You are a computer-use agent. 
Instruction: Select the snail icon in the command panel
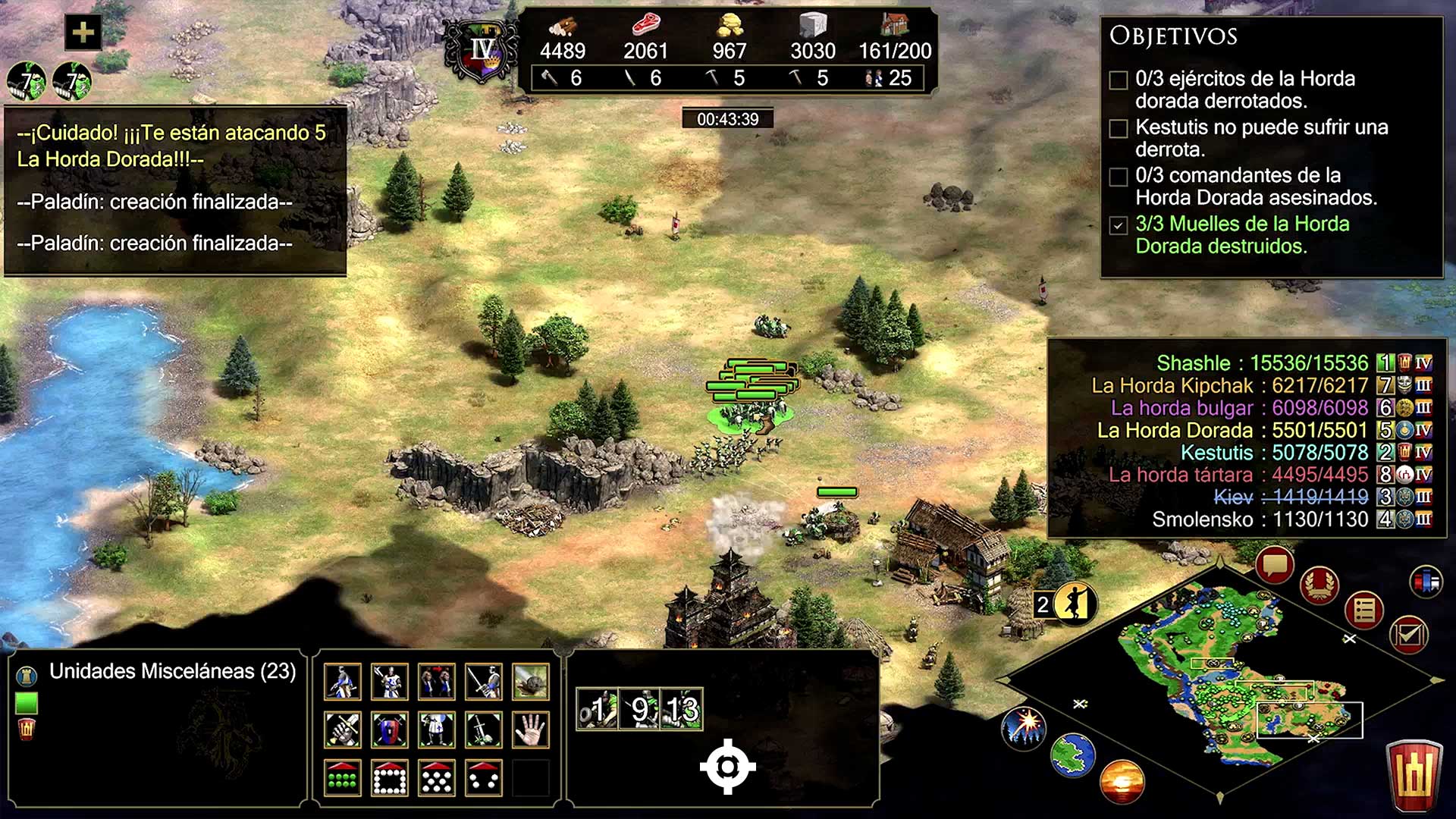click(530, 681)
